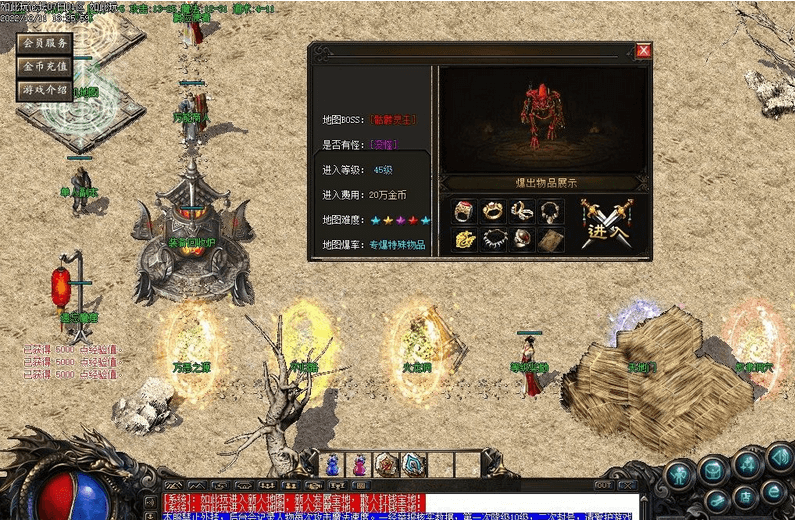This screenshot has height=520, width=795.
Task: Use the blue potion in the hotbar
Action: [x=333, y=465]
